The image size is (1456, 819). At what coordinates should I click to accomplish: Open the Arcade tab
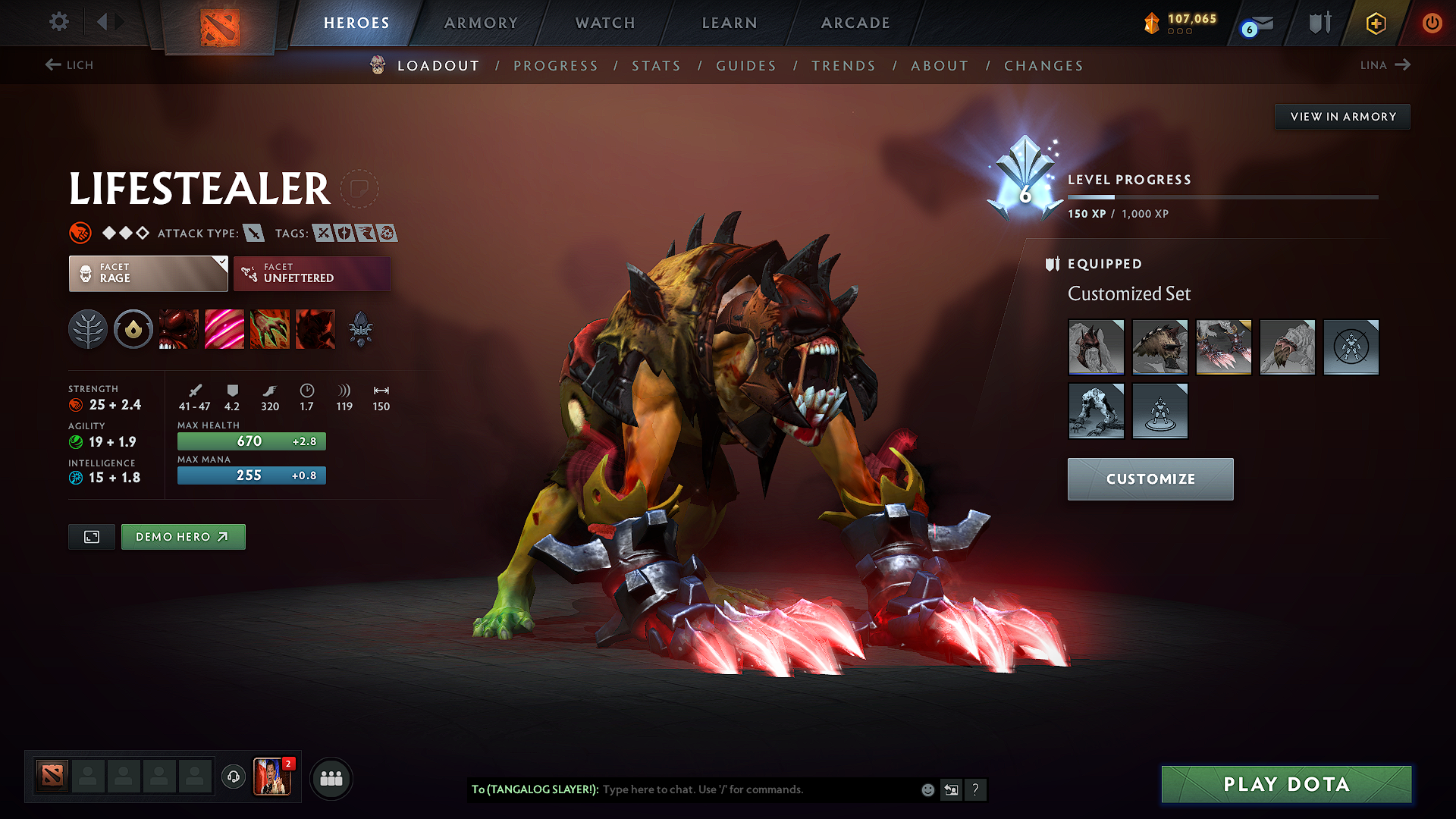coord(855,23)
